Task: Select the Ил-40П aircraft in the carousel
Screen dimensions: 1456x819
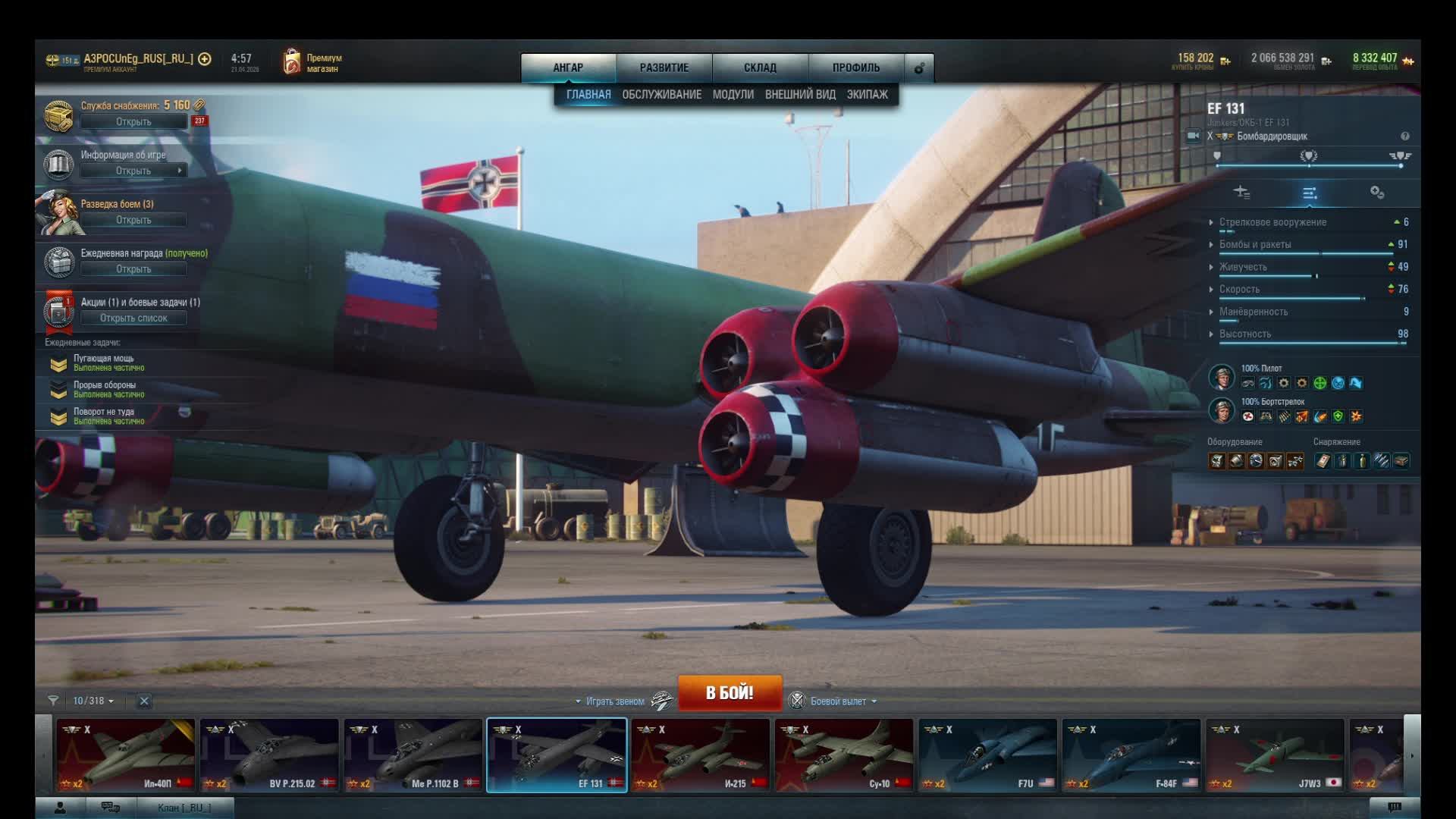Action: click(125, 755)
